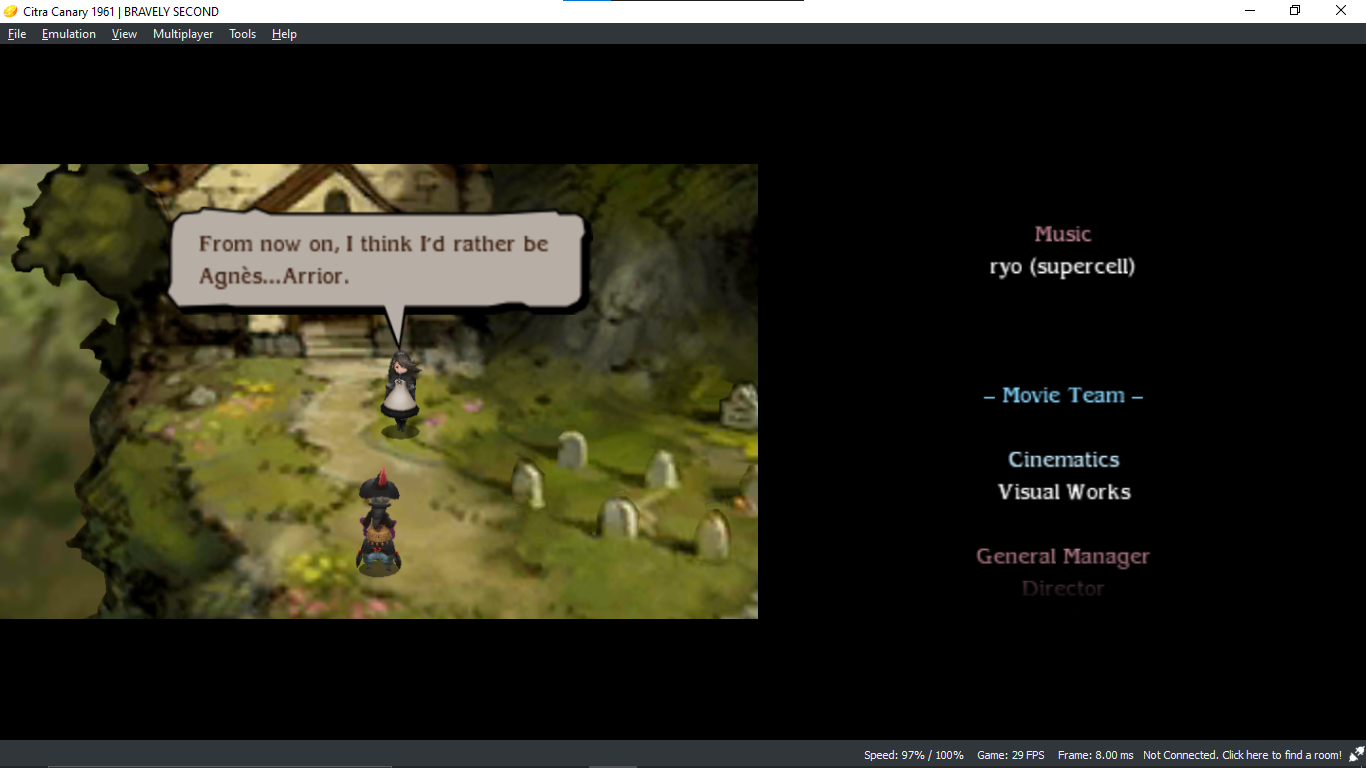Open the Help menu
The height and width of the screenshot is (768, 1366).
pos(284,33)
